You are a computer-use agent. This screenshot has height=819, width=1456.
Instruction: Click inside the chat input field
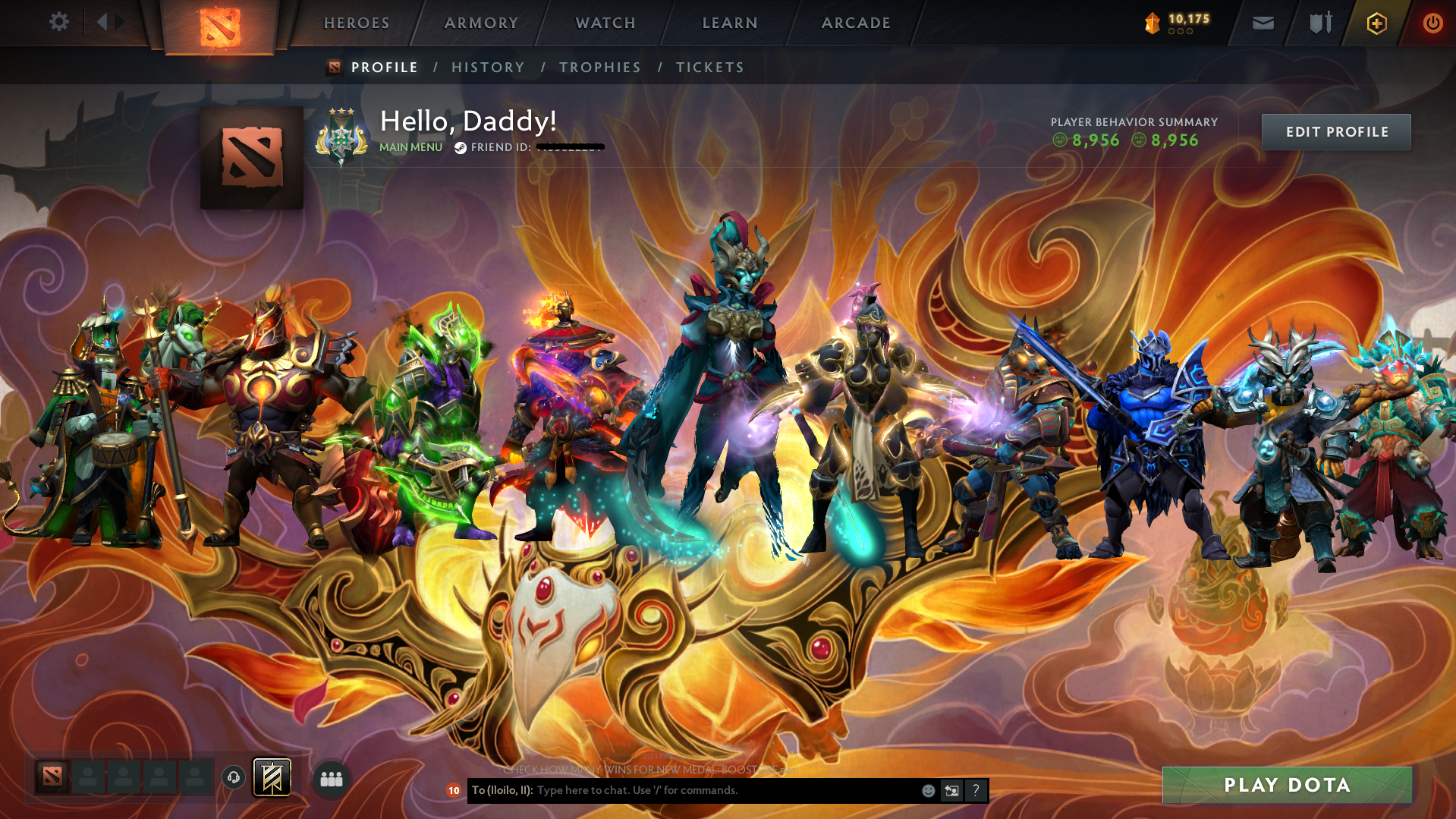[683, 789]
